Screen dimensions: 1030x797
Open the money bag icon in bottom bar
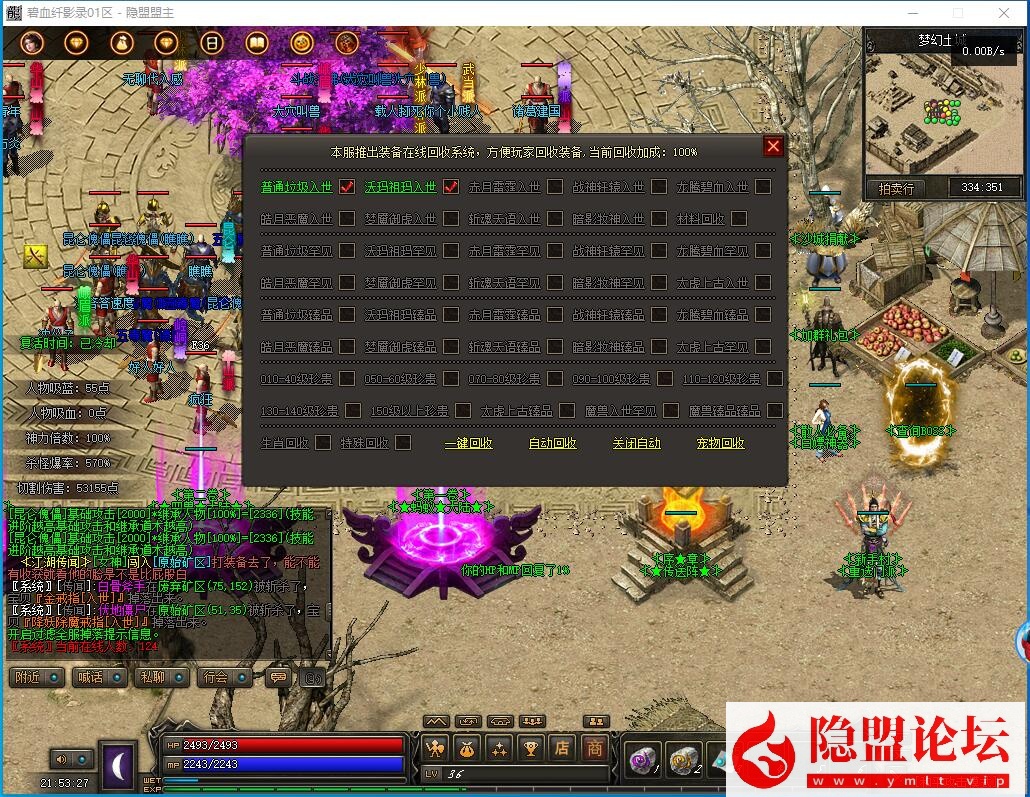(467, 747)
